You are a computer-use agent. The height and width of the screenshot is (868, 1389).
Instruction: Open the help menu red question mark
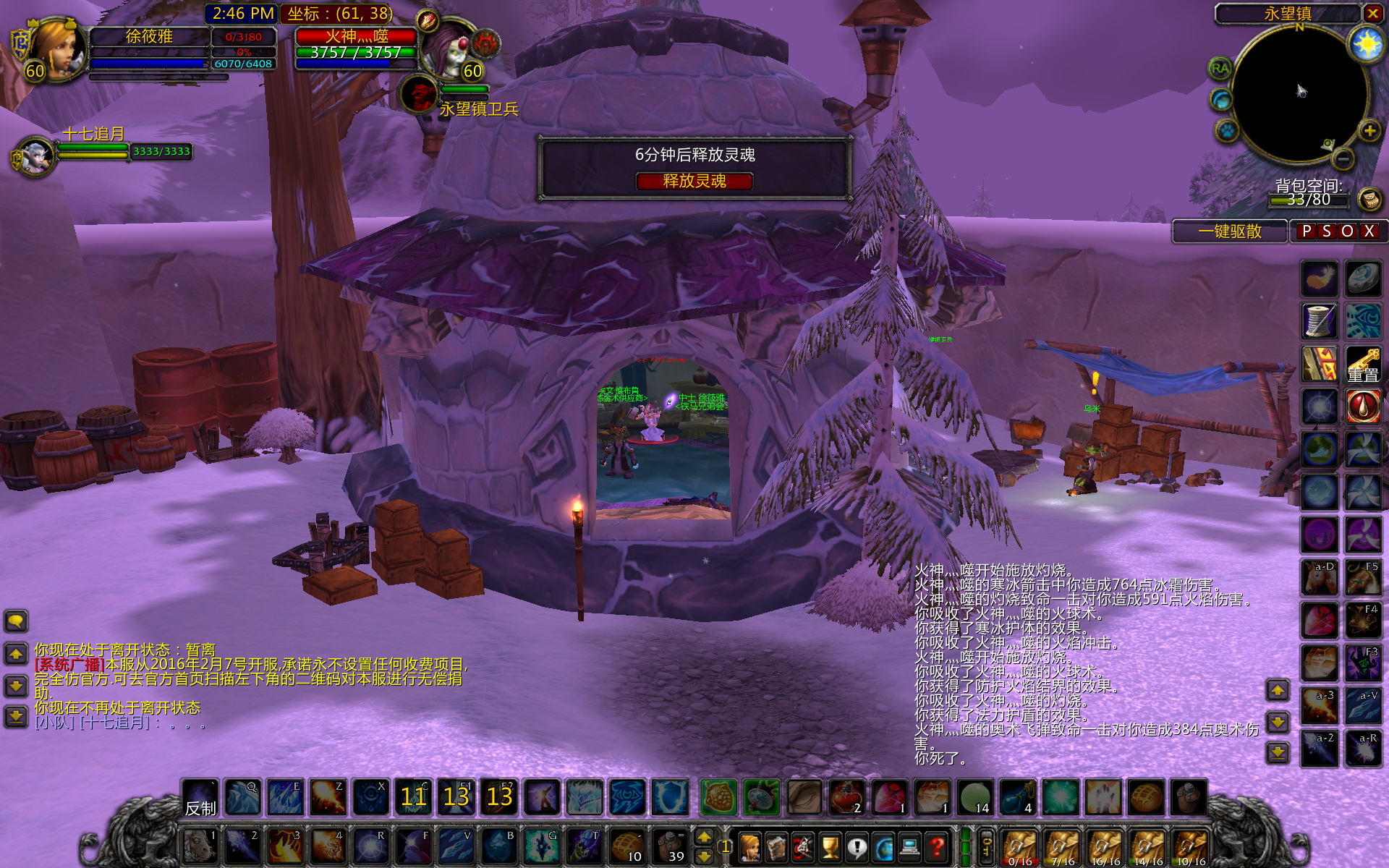935,848
